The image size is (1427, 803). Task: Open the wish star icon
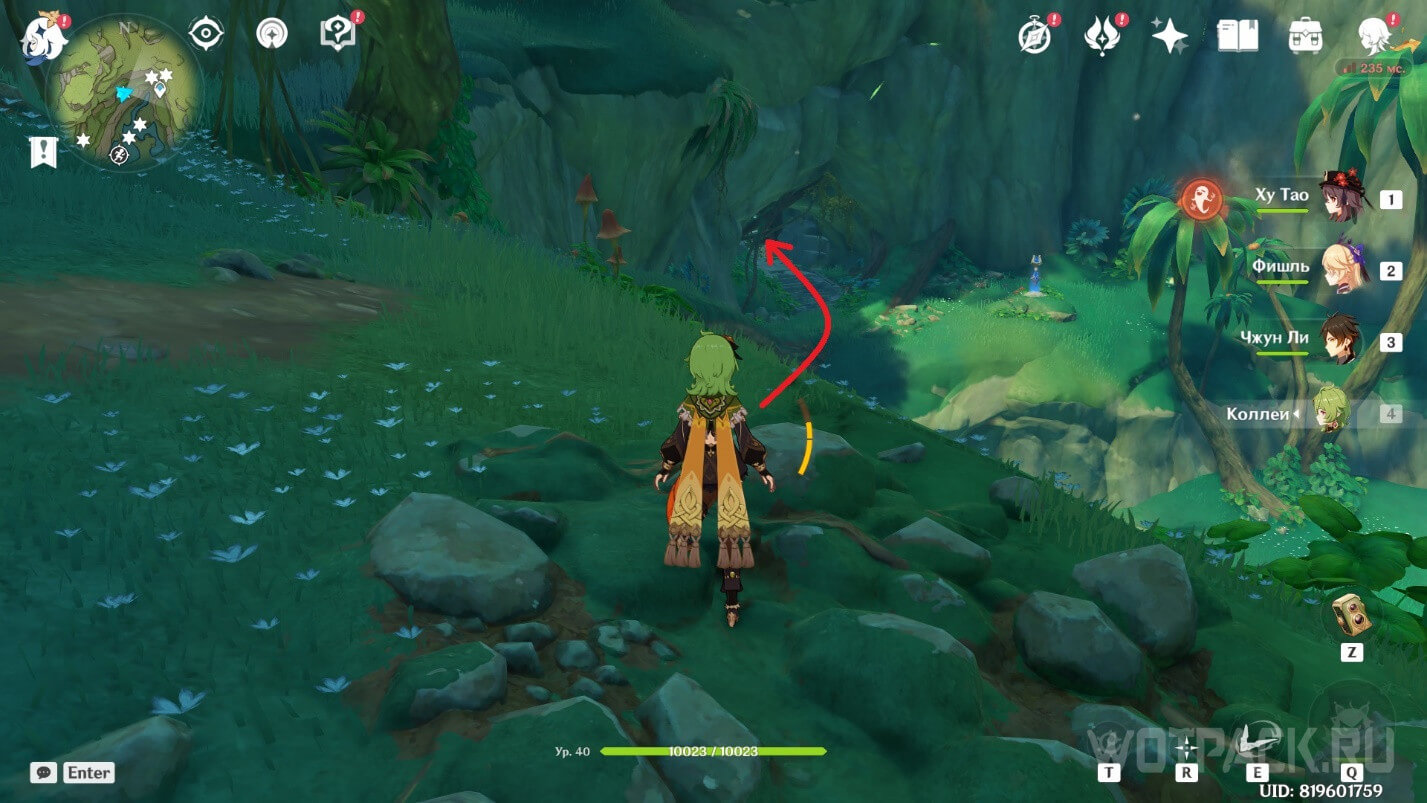1168,36
